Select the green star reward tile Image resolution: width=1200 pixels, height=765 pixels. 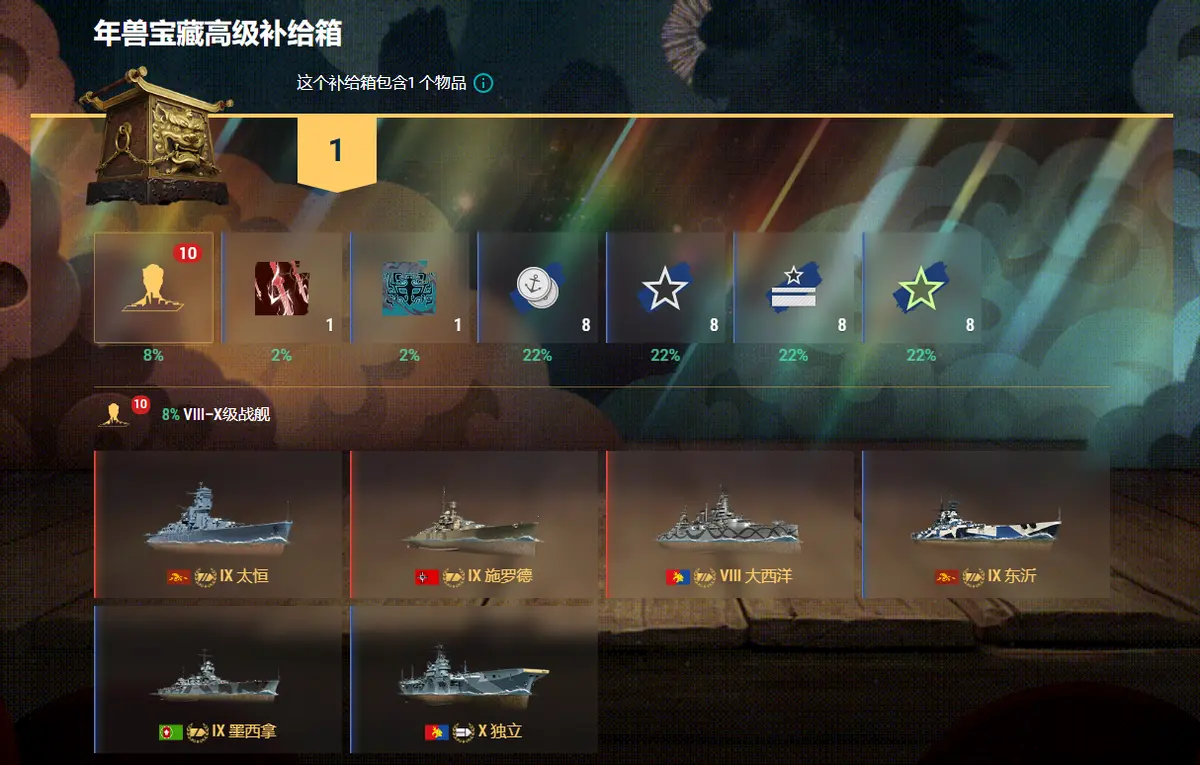(x=922, y=288)
